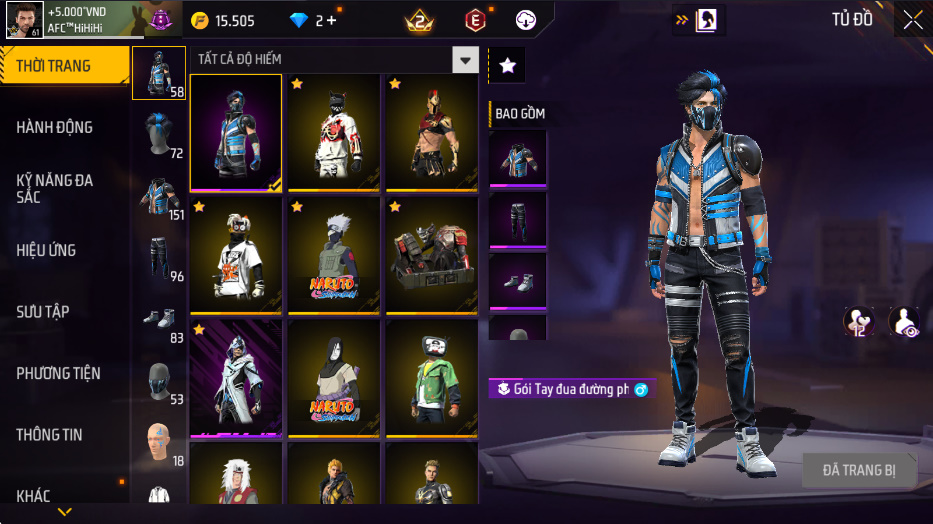This screenshot has height=524, width=933.
Task: Open the Thông Tin section
Action: (50, 435)
